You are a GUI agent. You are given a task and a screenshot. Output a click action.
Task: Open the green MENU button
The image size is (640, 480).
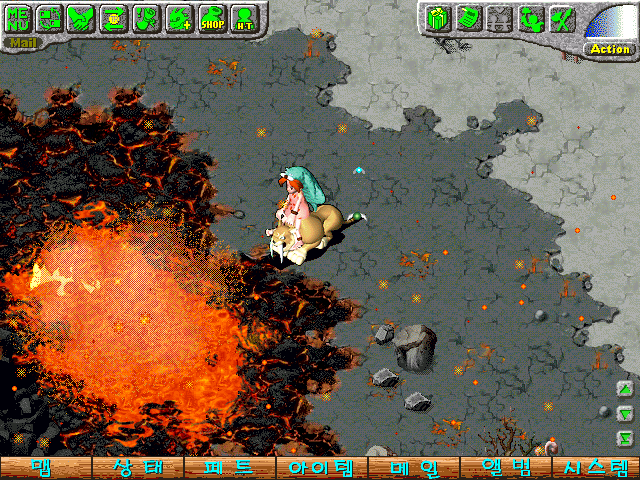tap(19, 17)
